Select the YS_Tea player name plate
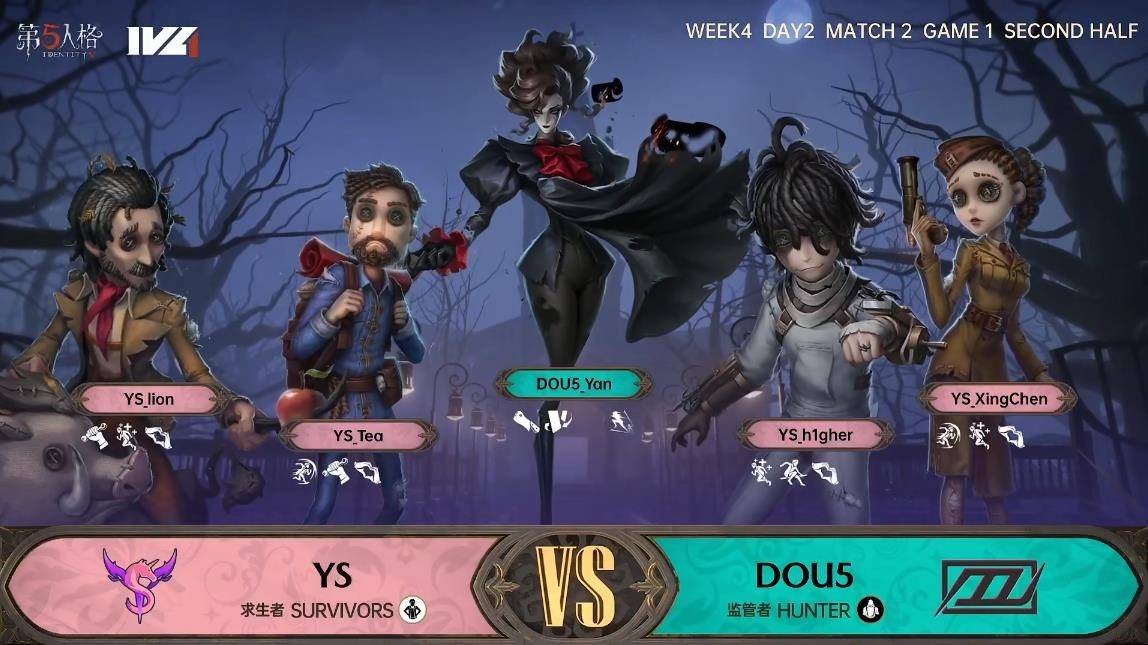This screenshot has height=645, width=1148. [x=358, y=435]
